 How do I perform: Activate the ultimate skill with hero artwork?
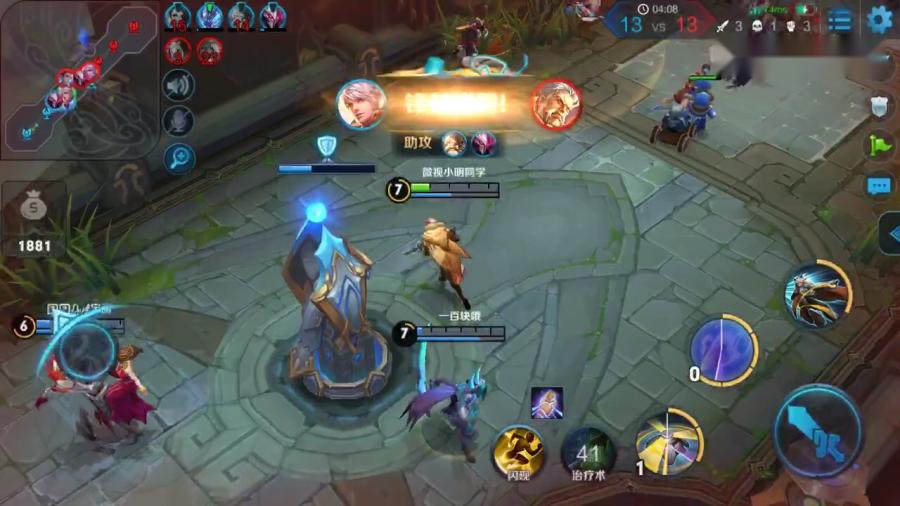coord(817,295)
